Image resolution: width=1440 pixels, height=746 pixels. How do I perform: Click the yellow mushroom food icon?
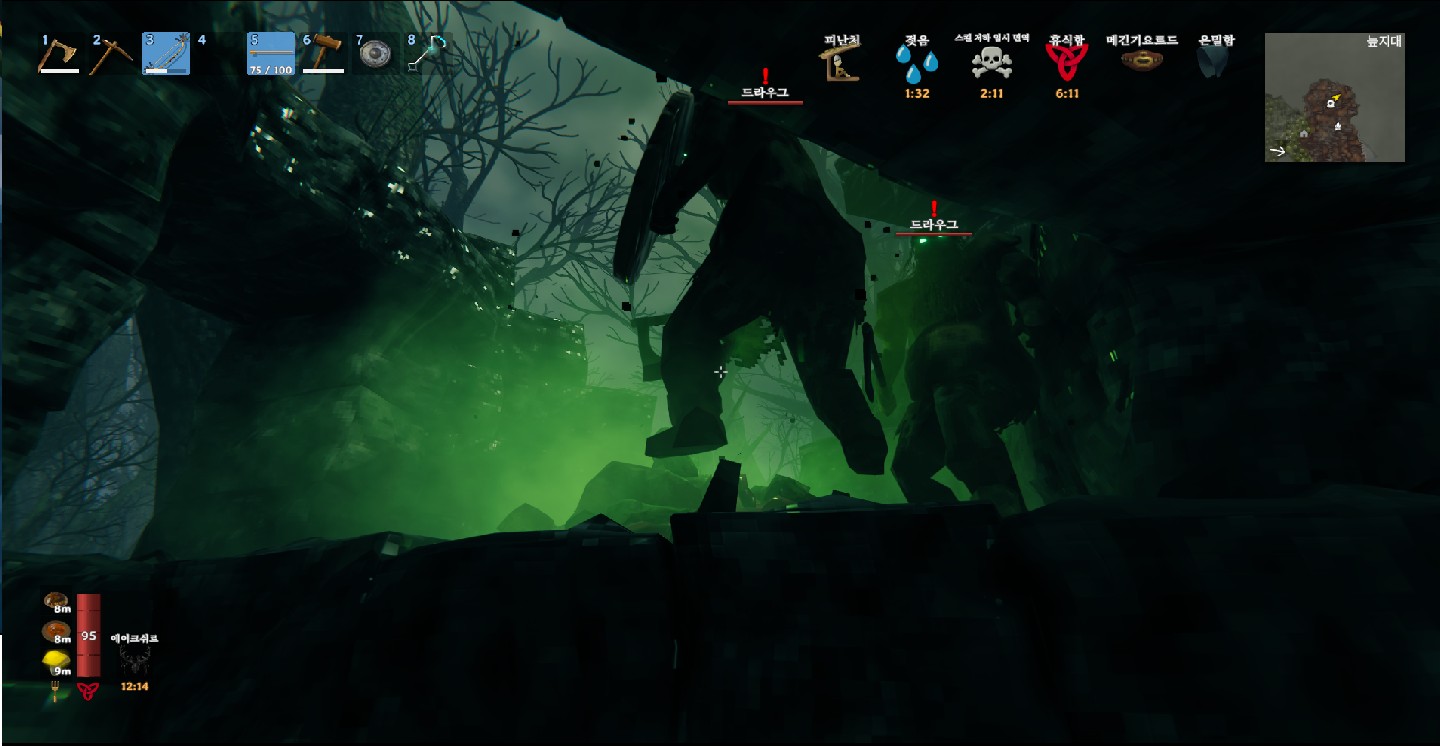pyautogui.click(x=56, y=658)
